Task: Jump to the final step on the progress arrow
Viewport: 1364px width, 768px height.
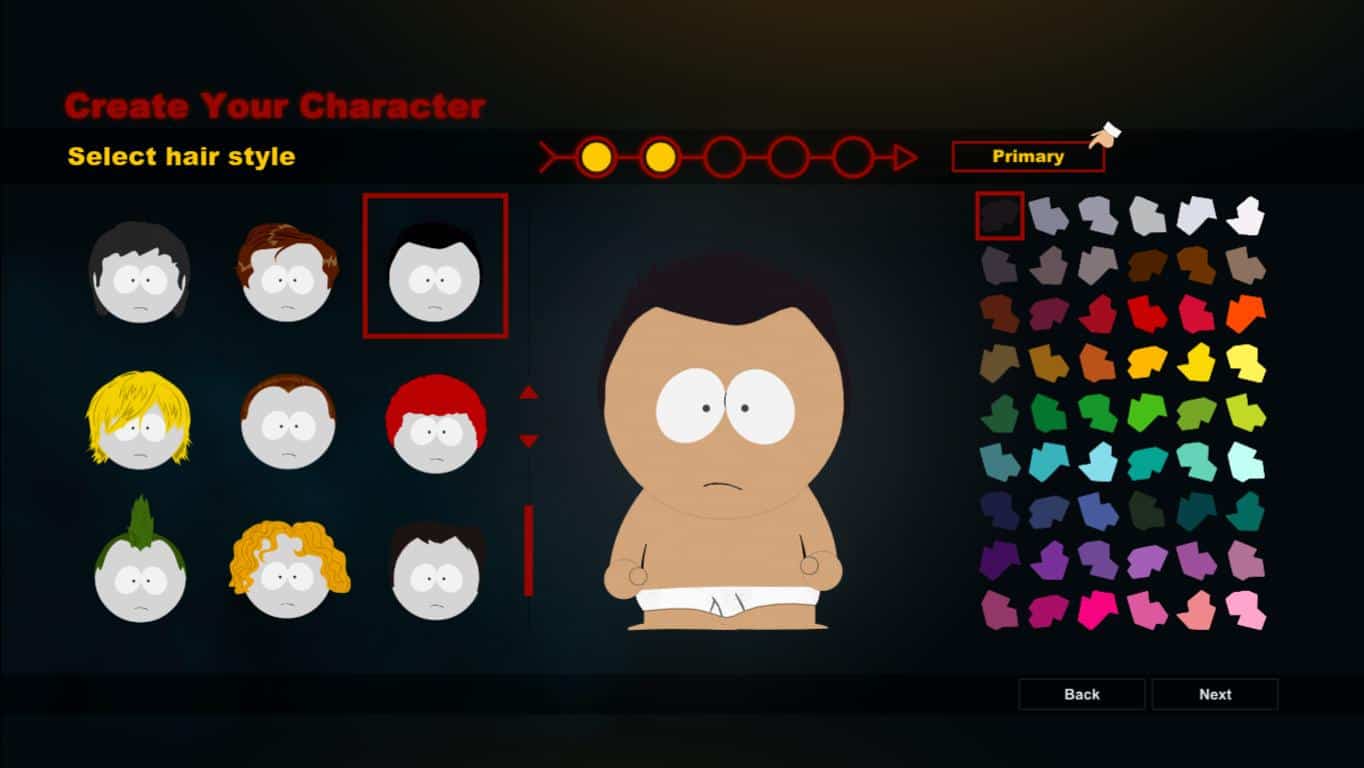Action: (x=850, y=157)
